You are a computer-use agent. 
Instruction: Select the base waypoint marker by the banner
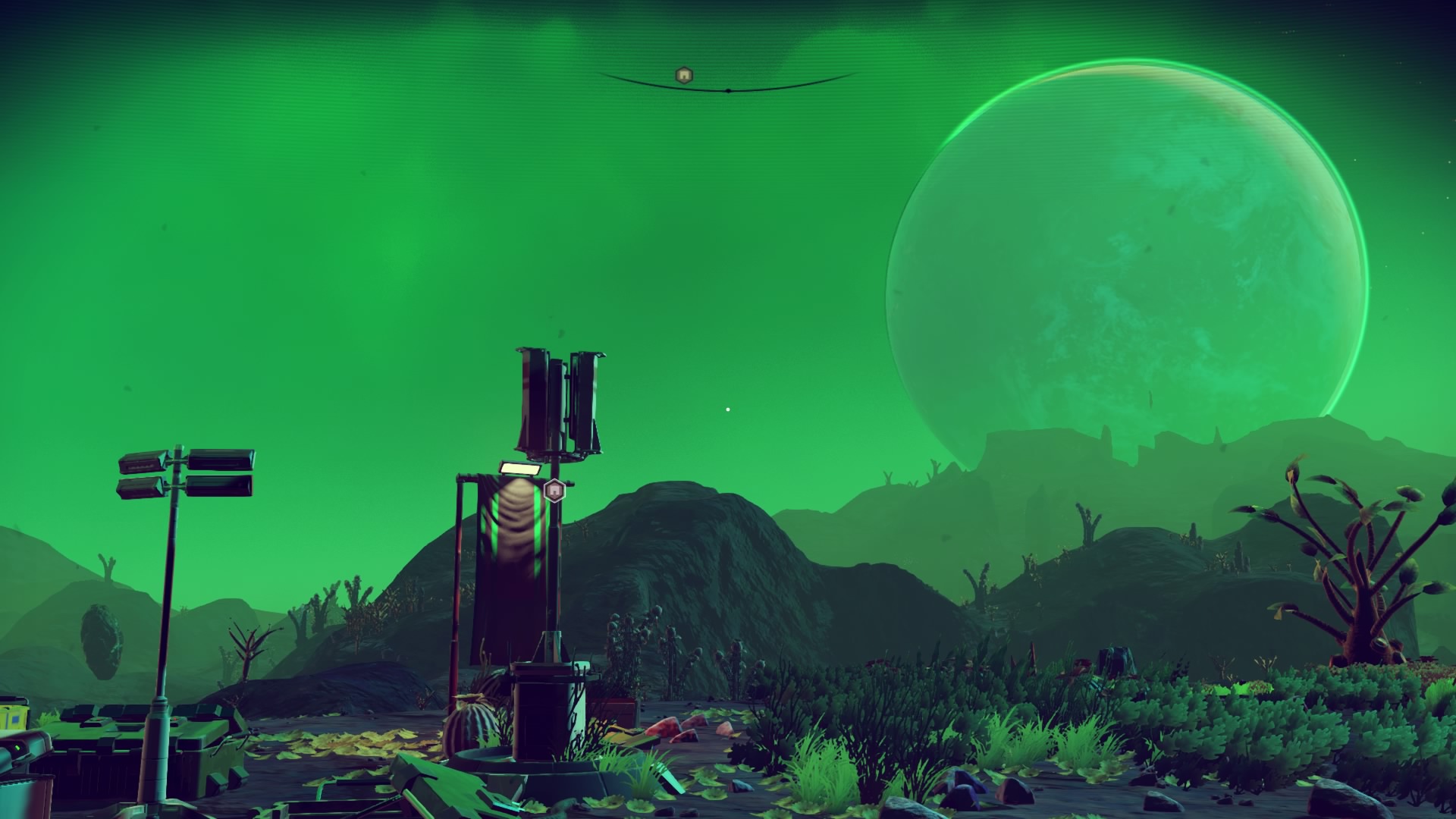point(555,491)
